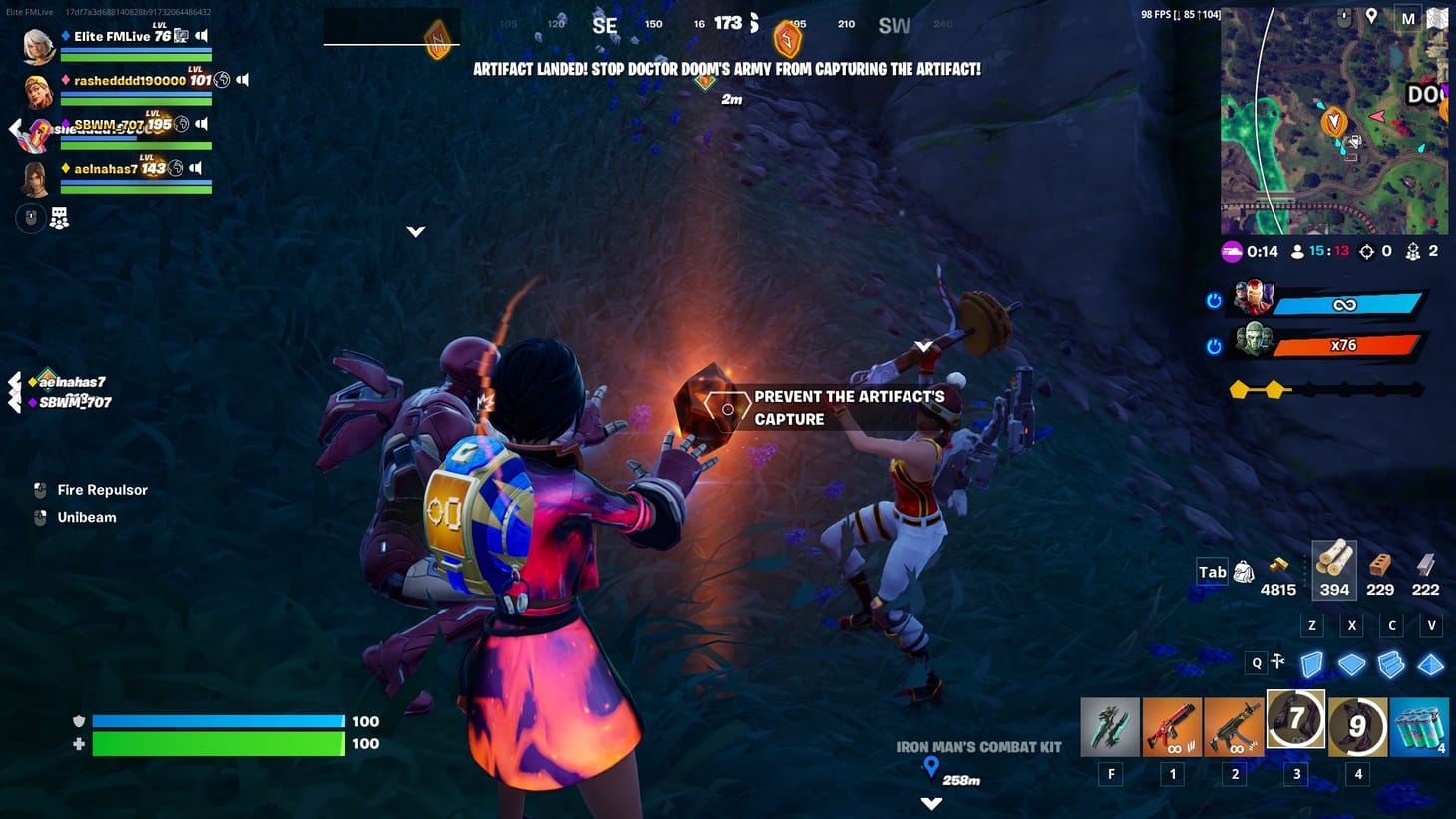Screen dimensions: 1456x819
Task: Mute aelnahas7's voice speaker icon
Action: tap(198, 168)
